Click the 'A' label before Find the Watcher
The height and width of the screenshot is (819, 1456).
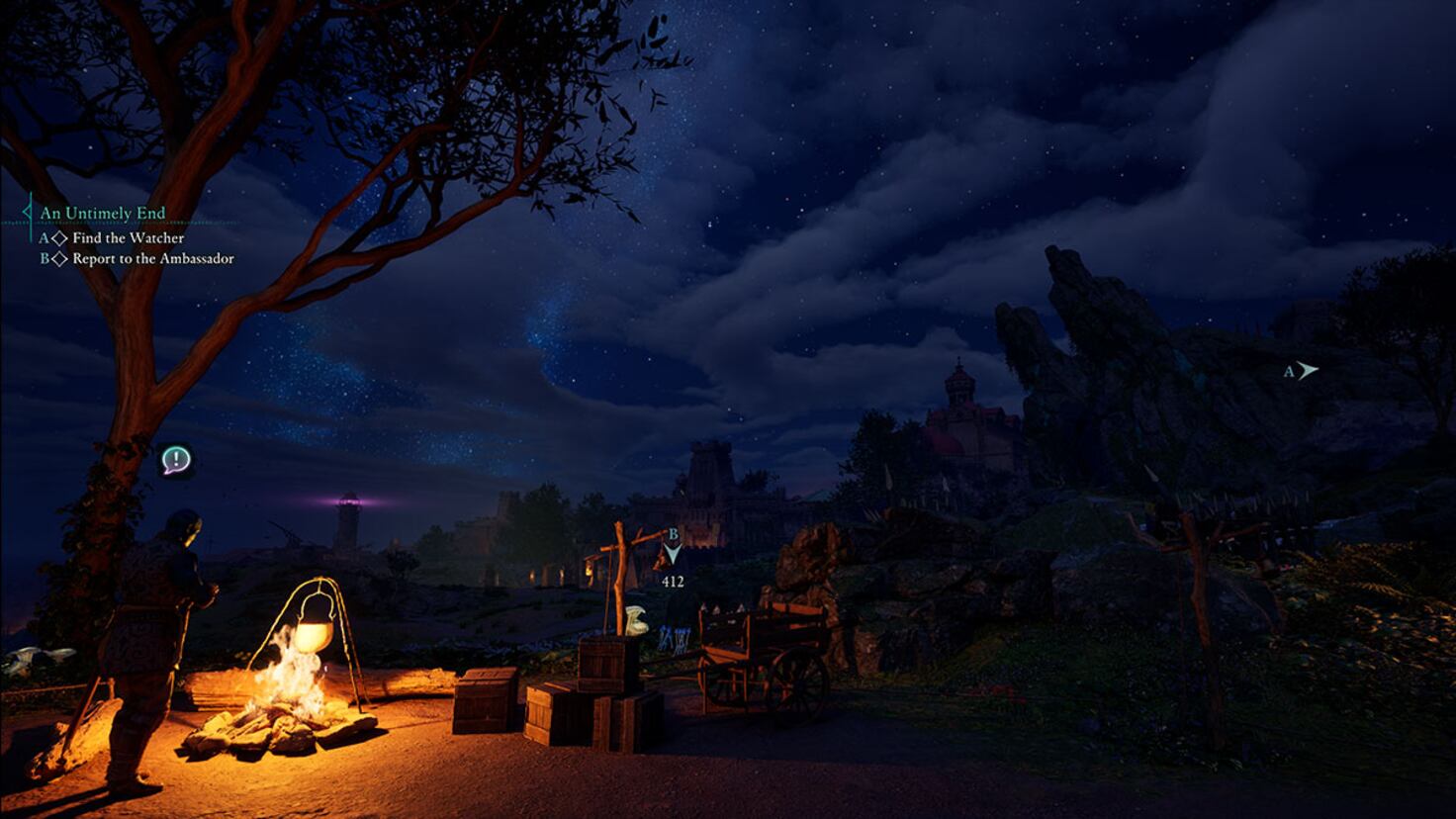pos(44,237)
